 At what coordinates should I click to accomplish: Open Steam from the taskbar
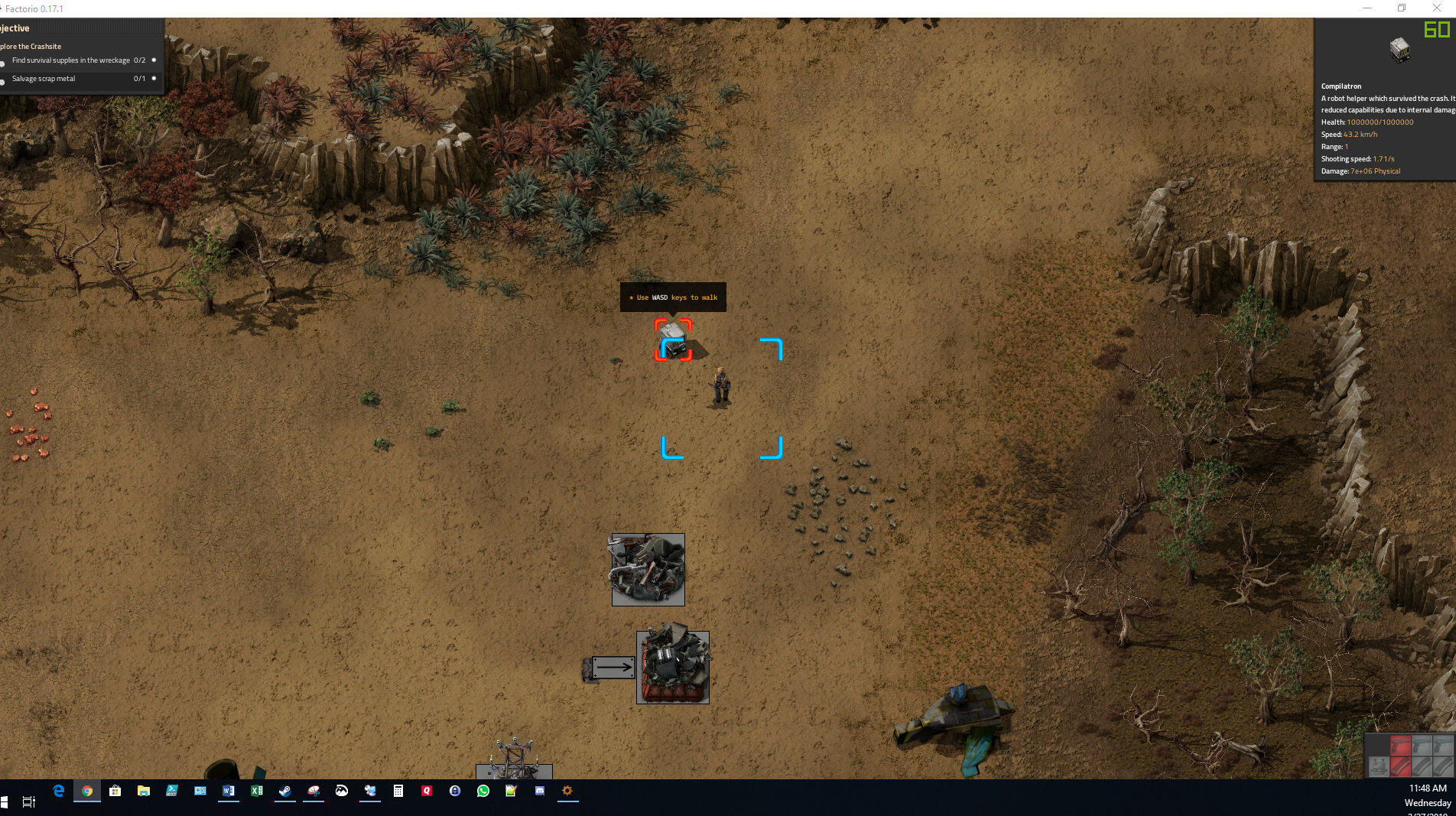point(285,792)
